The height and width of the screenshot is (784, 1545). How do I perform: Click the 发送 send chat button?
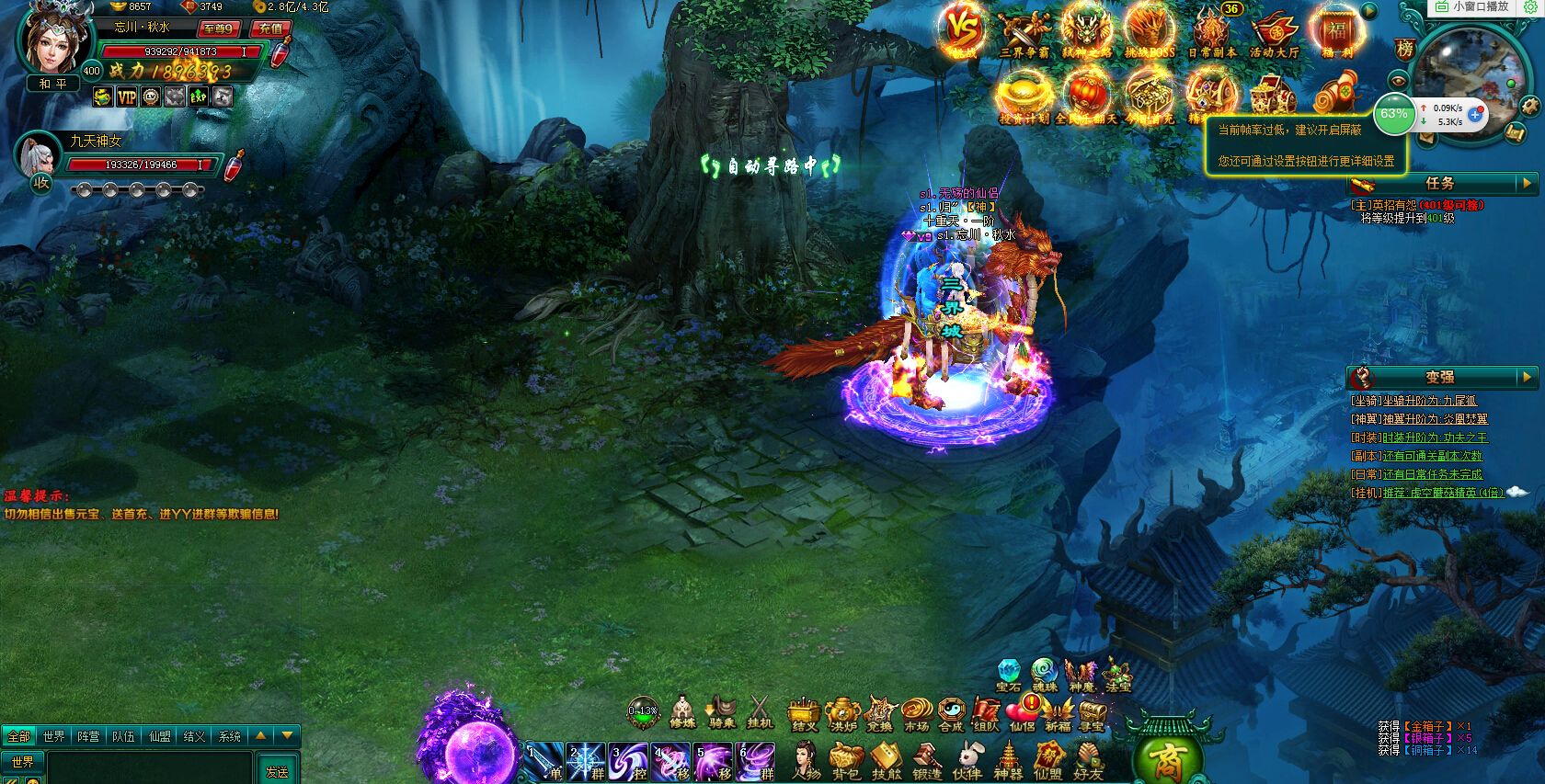(x=277, y=771)
